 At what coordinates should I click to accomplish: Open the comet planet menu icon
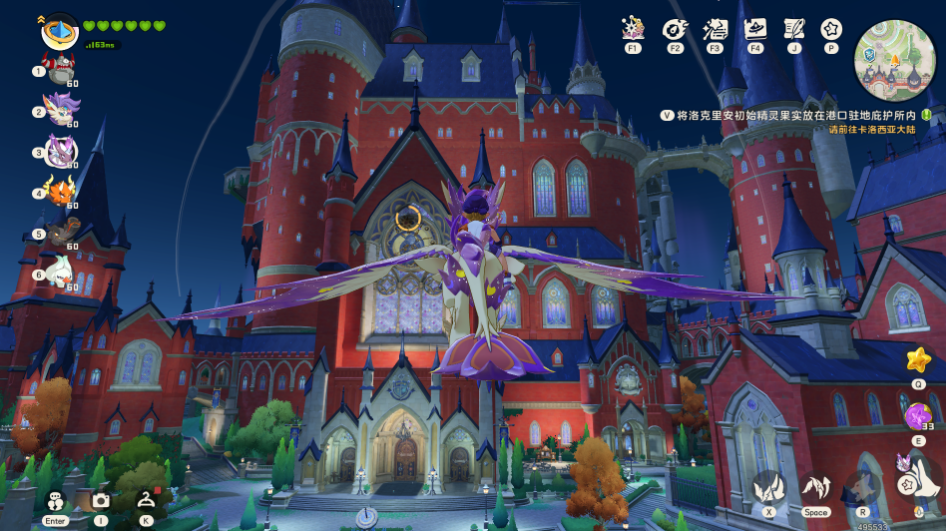pyautogui.click(x=674, y=29)
